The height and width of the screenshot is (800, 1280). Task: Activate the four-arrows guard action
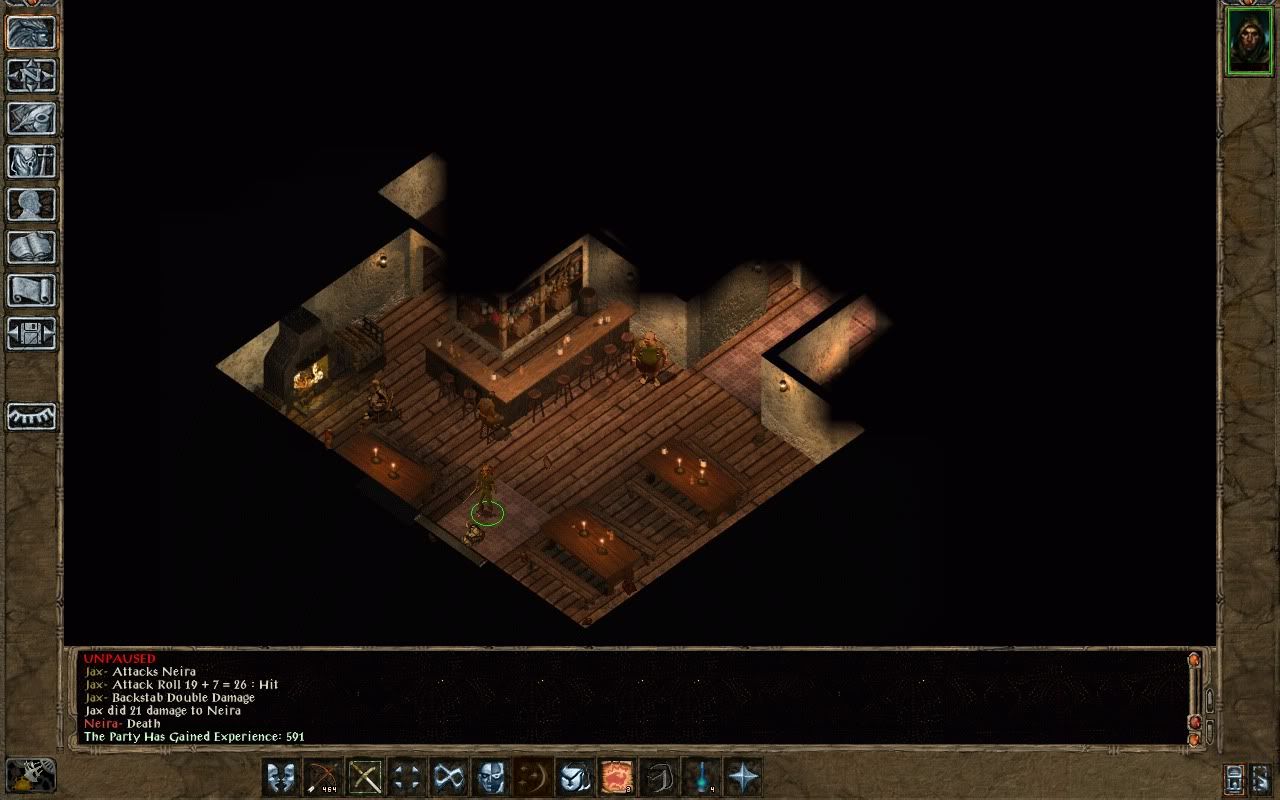(407, 777)
